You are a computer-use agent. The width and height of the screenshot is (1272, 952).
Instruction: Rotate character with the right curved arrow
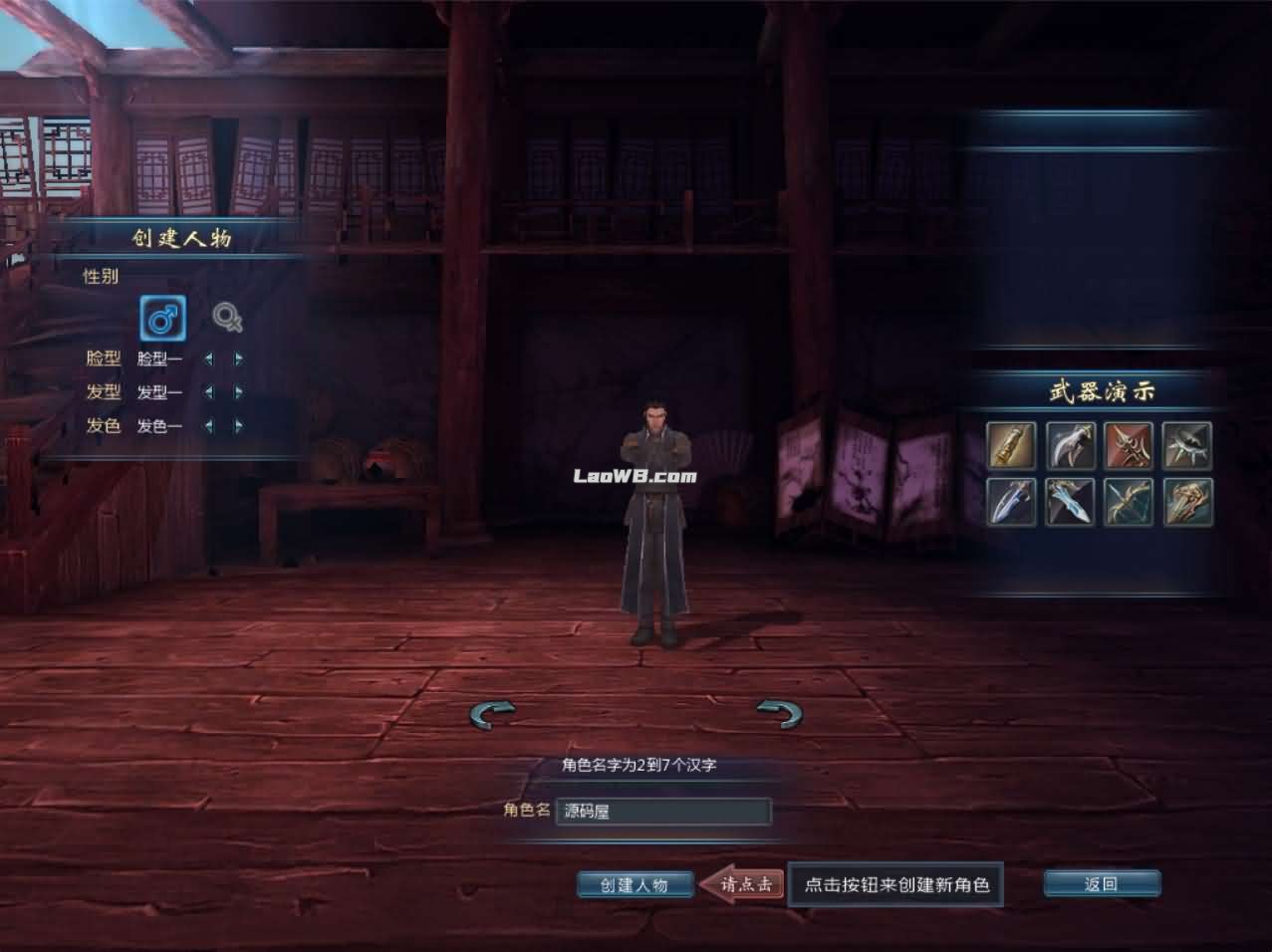779,713
